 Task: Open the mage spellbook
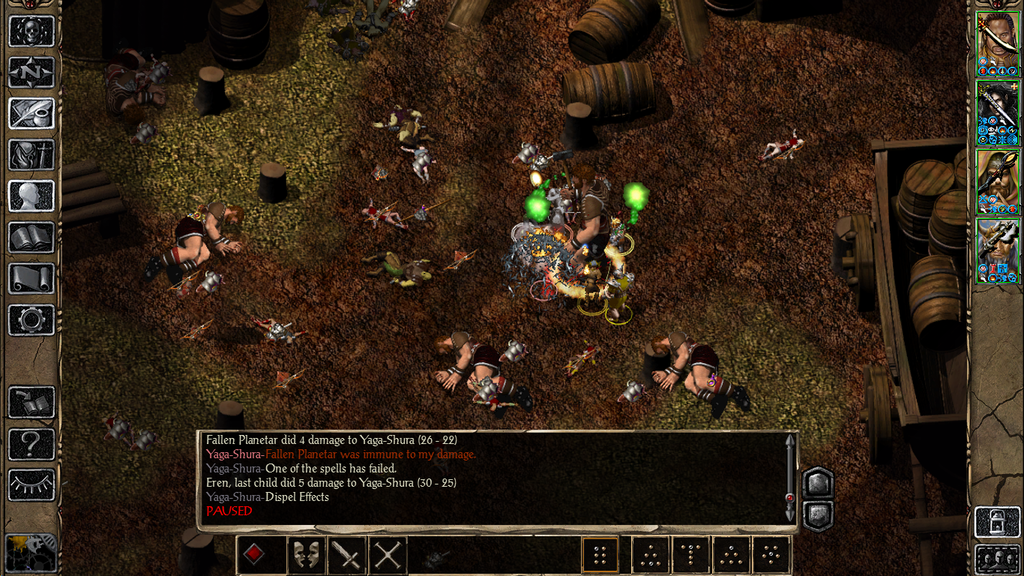click(31, 237)
